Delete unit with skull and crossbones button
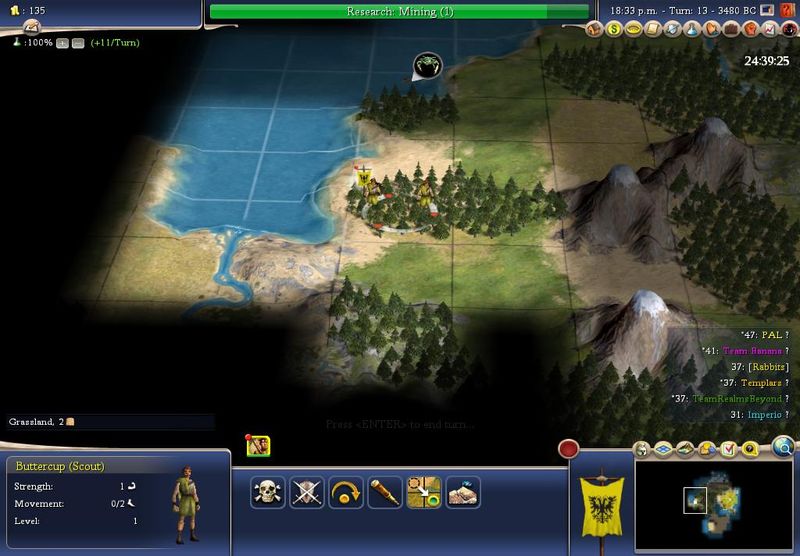Viewport: 800px width, 556px height. click(x=266, y=491)
